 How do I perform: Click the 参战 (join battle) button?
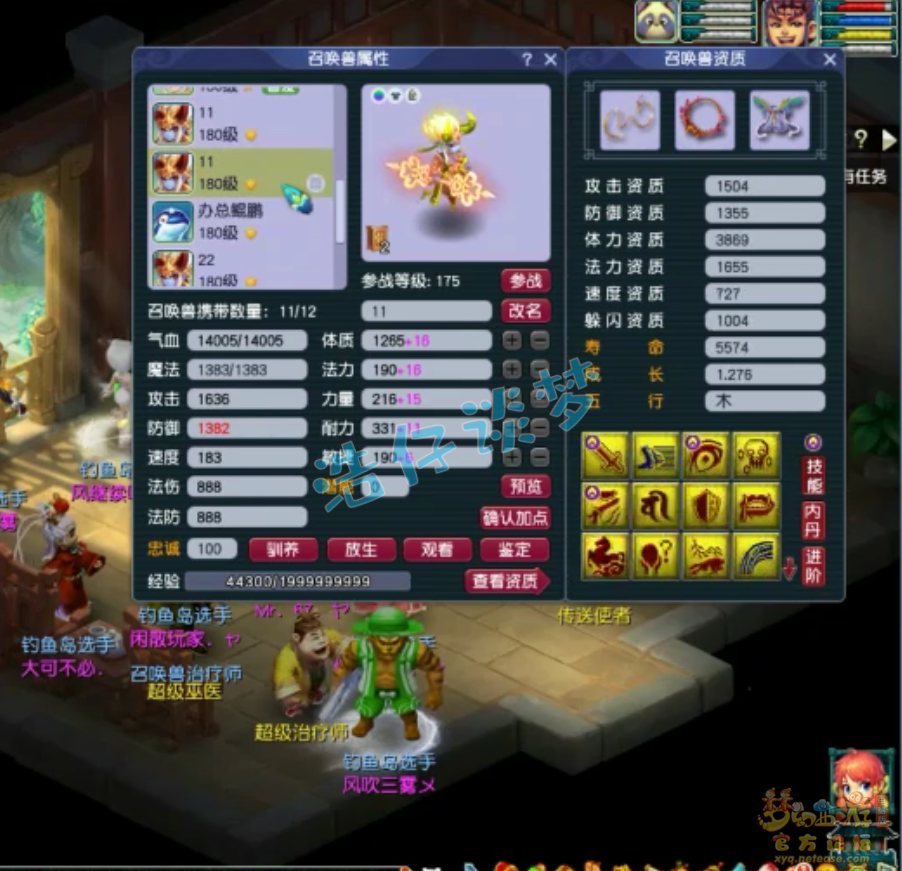click(x=525, y=281)
